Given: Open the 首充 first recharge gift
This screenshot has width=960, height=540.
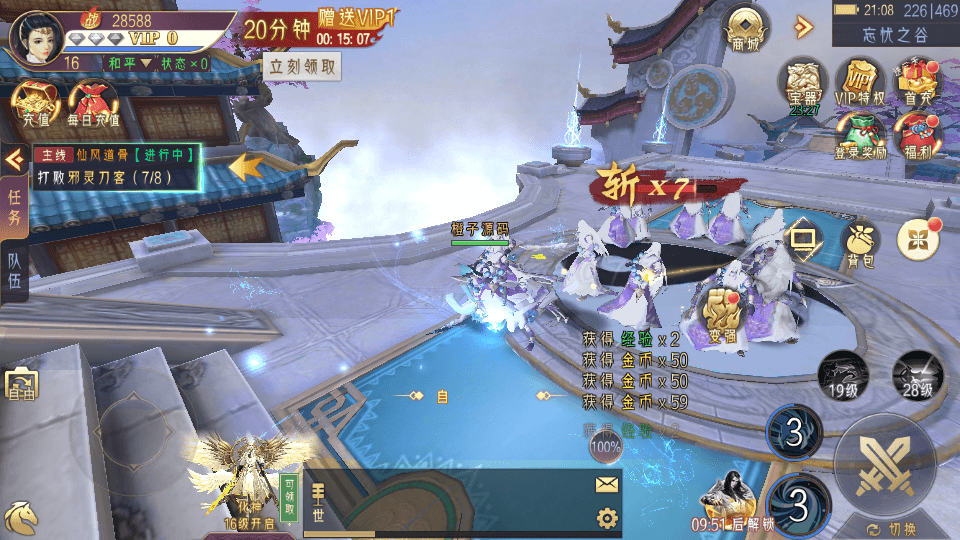Looking at the screenshot, I should 916,83.
